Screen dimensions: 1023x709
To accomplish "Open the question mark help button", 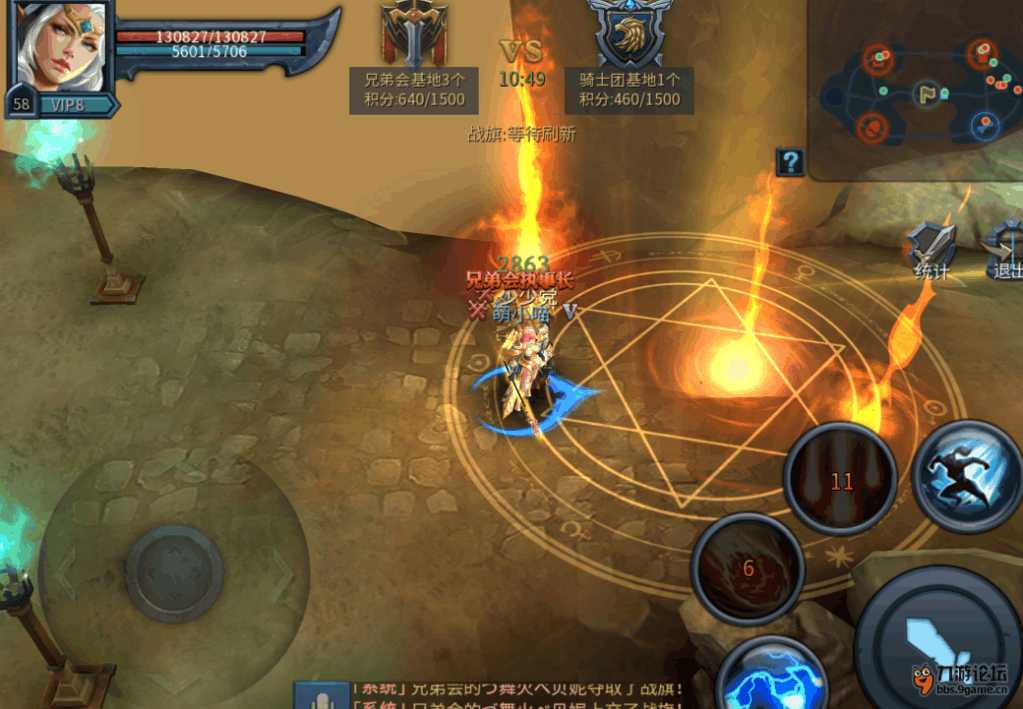I will point(790,162).
